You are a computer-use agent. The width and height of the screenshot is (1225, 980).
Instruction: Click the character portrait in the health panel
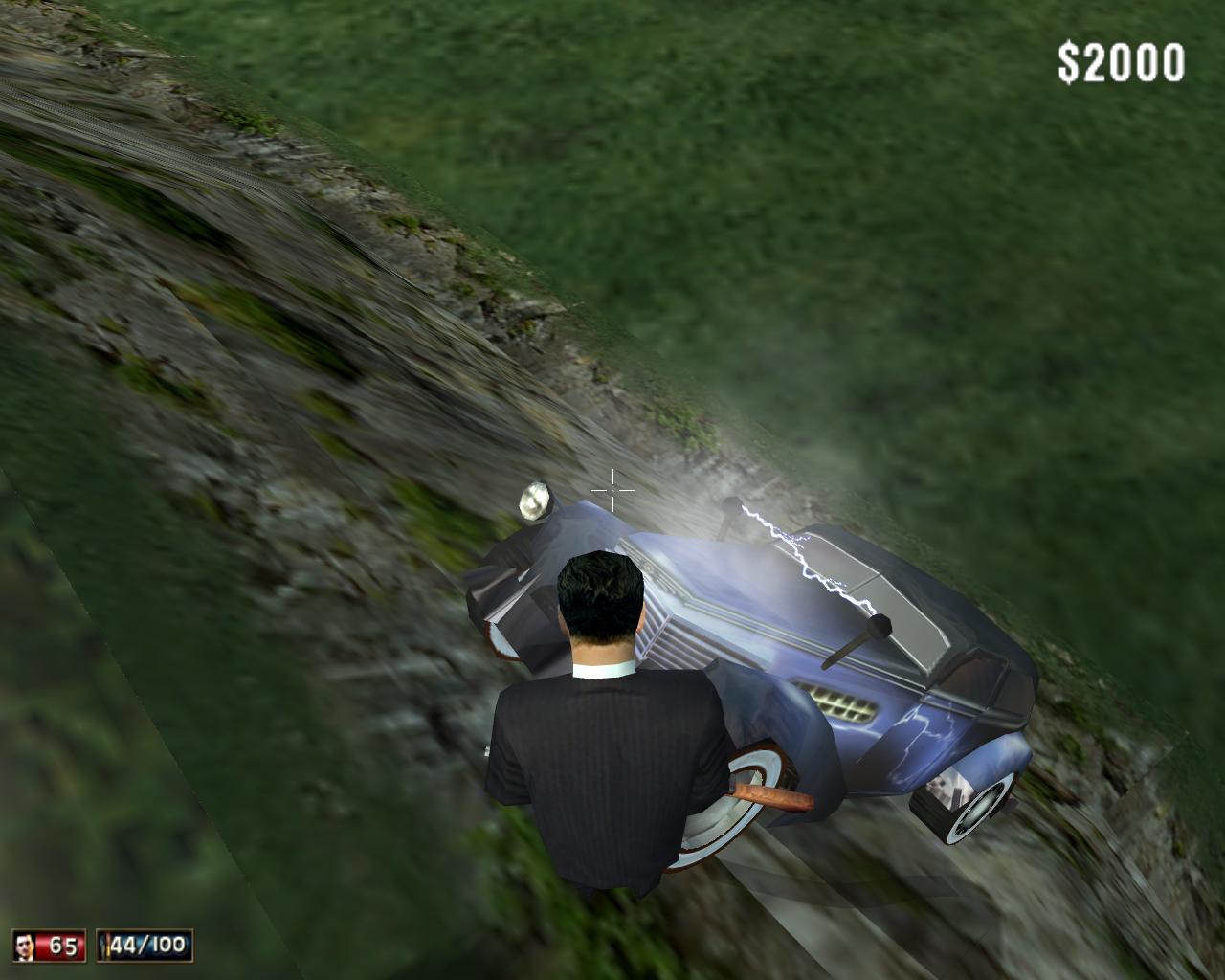tap(26, 946)
